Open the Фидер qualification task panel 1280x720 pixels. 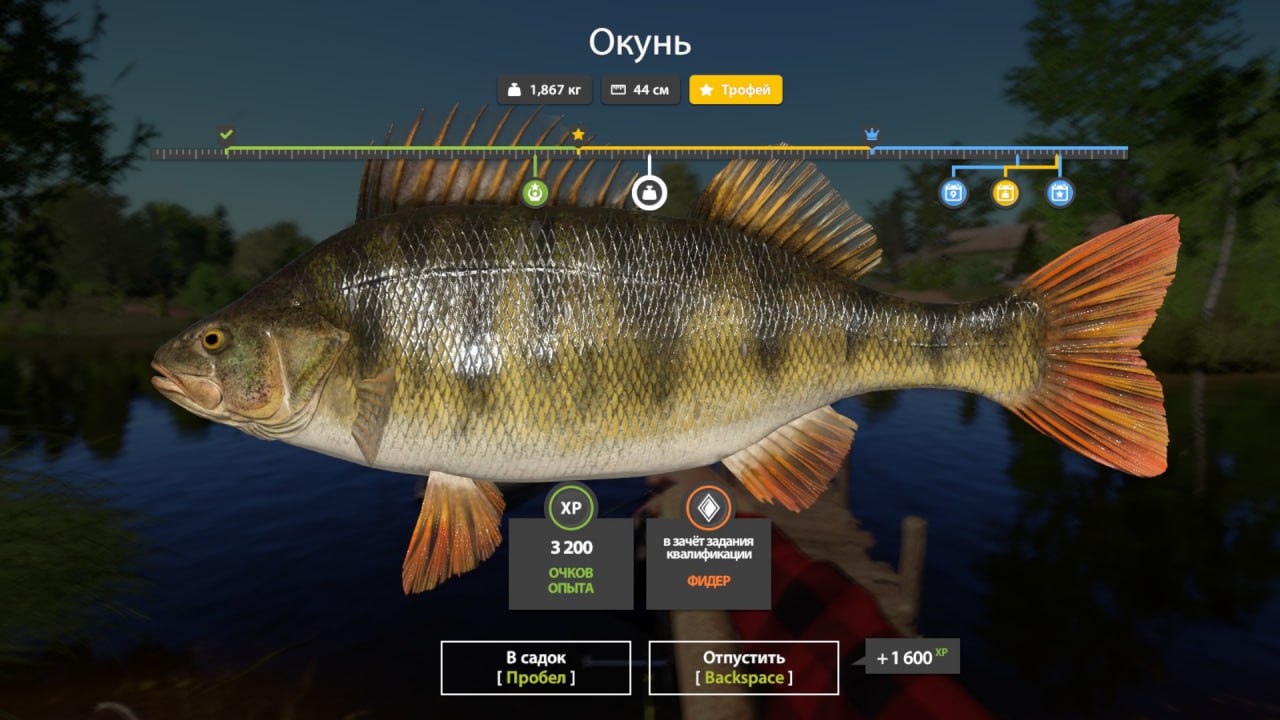pyautogui.click(x=708, y=562)
